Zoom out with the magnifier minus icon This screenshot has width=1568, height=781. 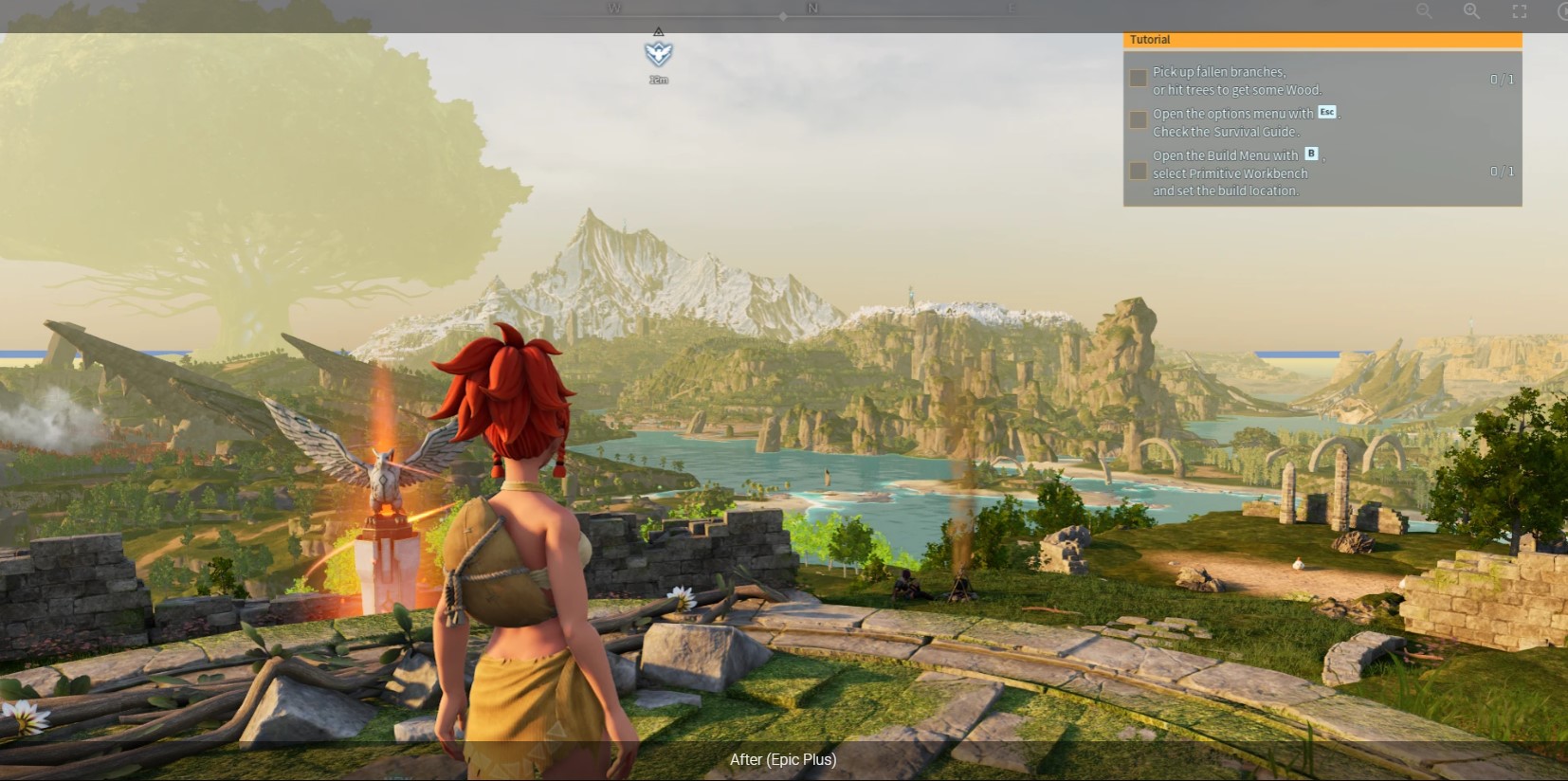click(x=1424, y=11)
